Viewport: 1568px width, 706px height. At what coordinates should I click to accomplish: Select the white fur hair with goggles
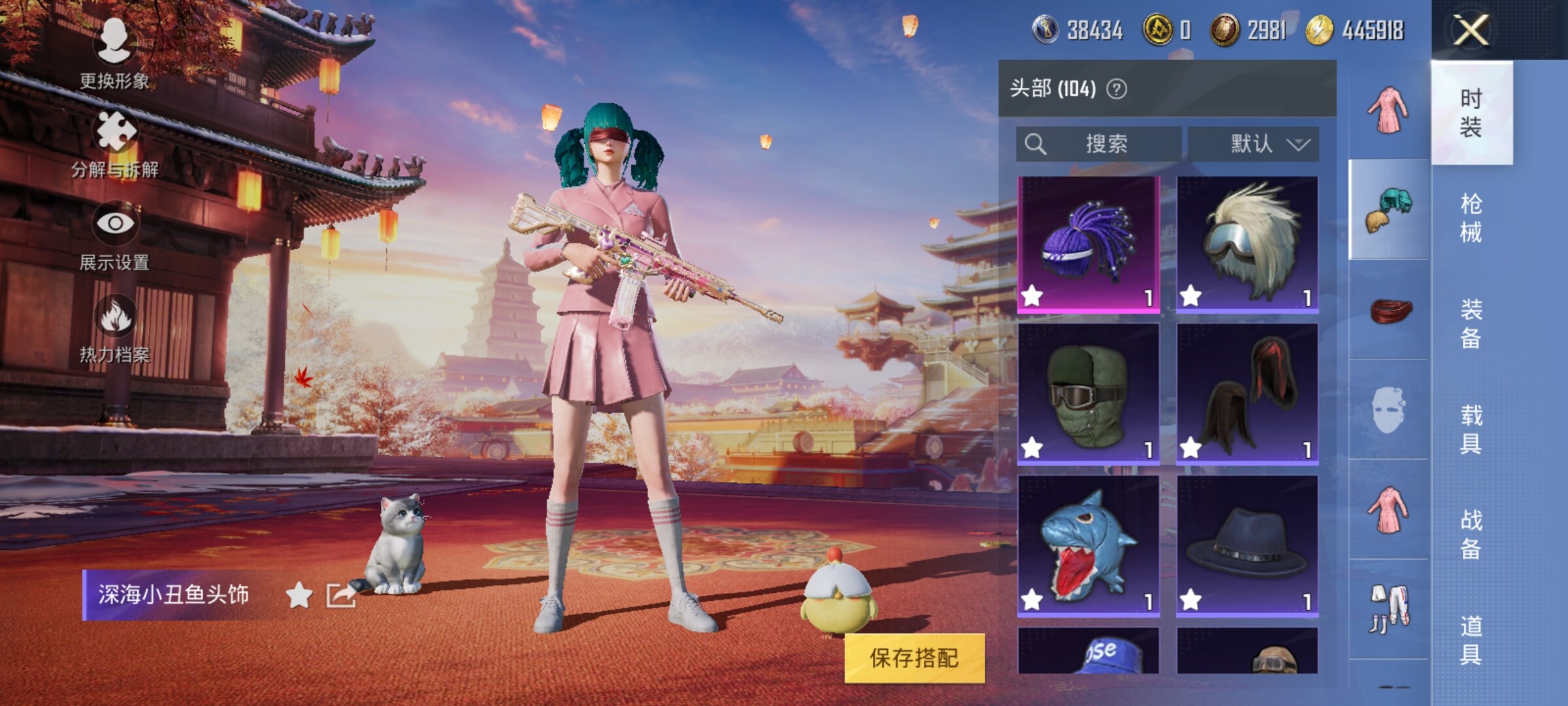pos(1247,244)
